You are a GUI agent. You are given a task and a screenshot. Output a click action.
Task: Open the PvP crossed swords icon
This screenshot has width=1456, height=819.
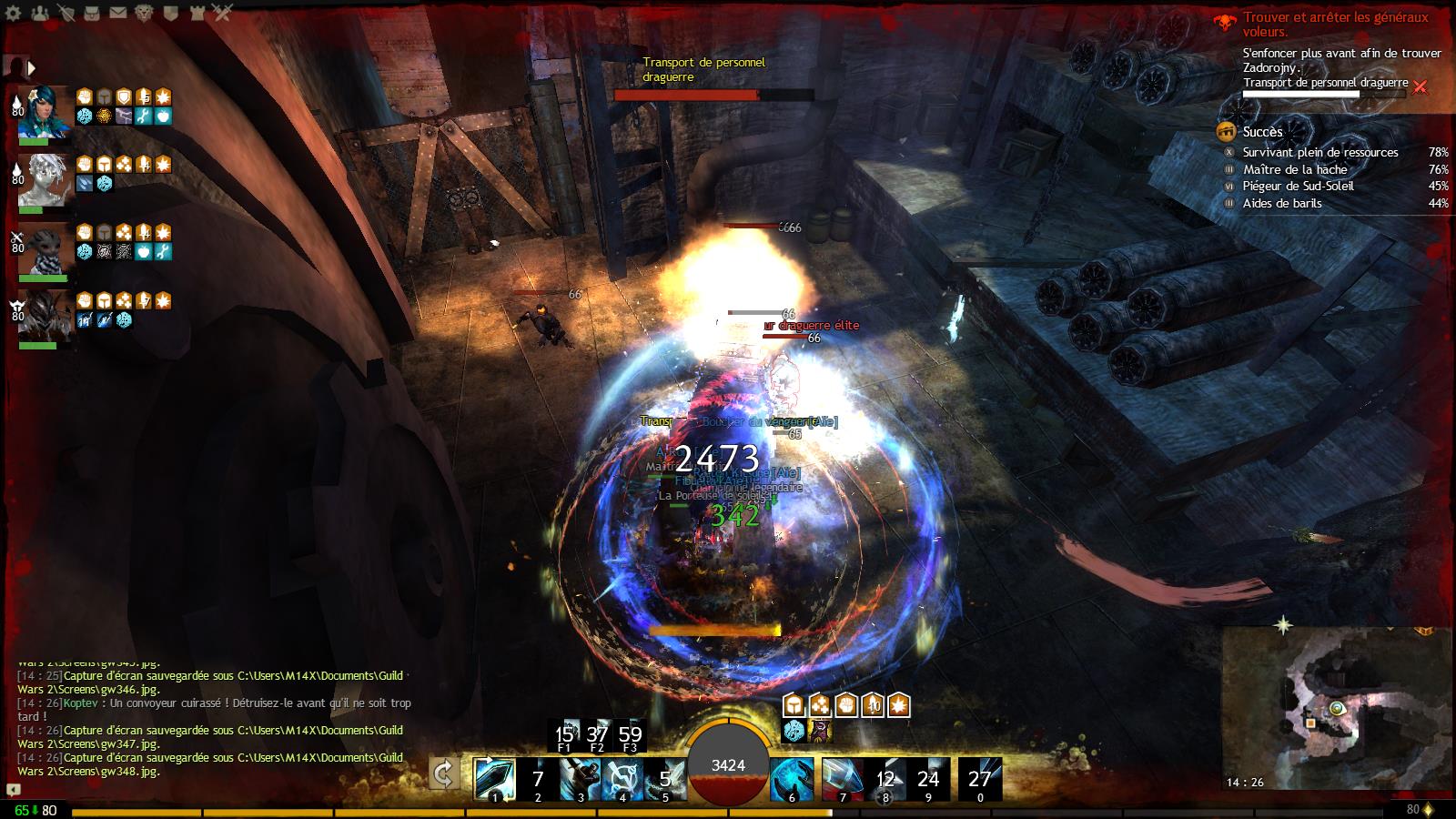(224, 13)
